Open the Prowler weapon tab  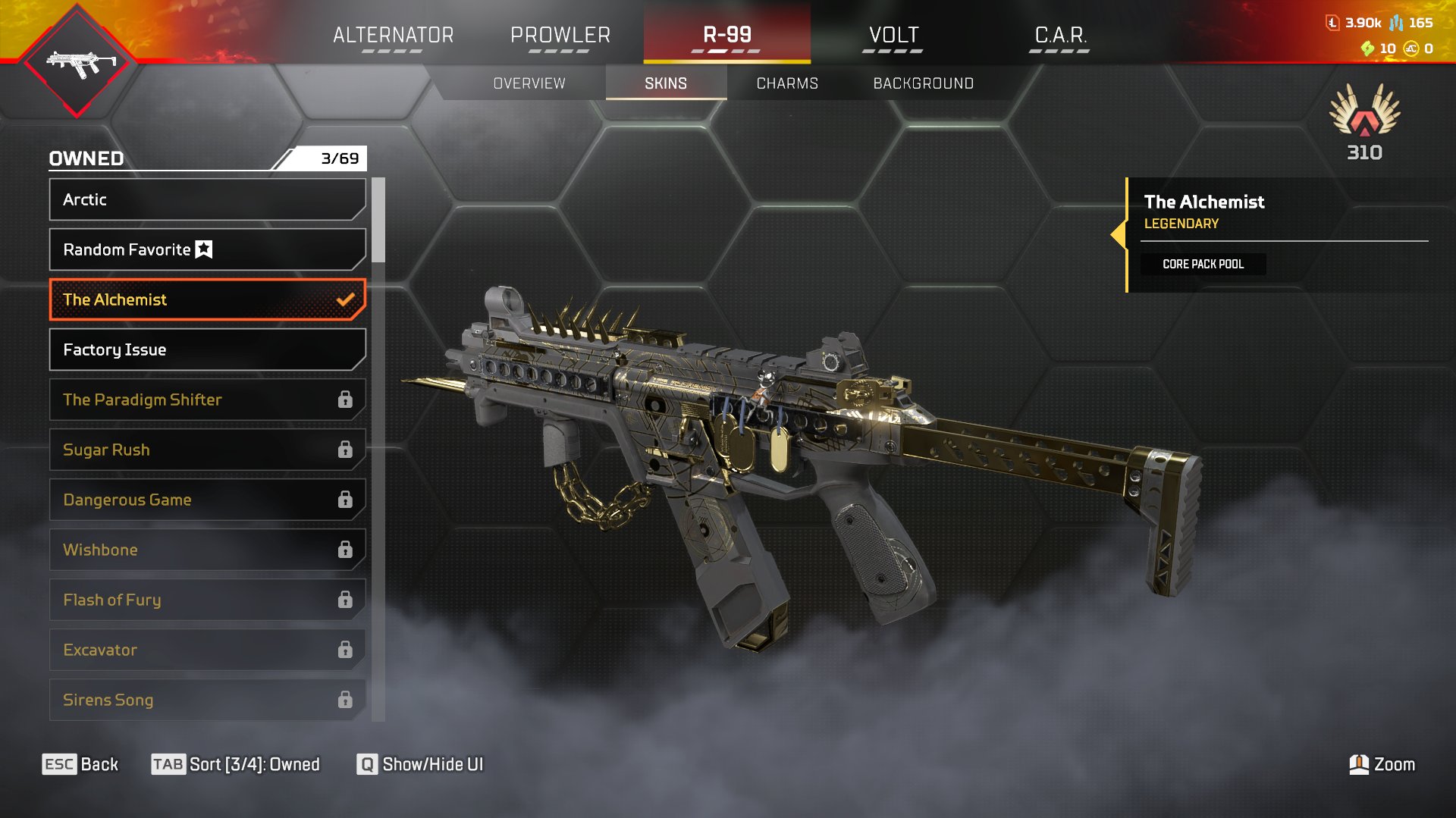(x=560, y=36)
